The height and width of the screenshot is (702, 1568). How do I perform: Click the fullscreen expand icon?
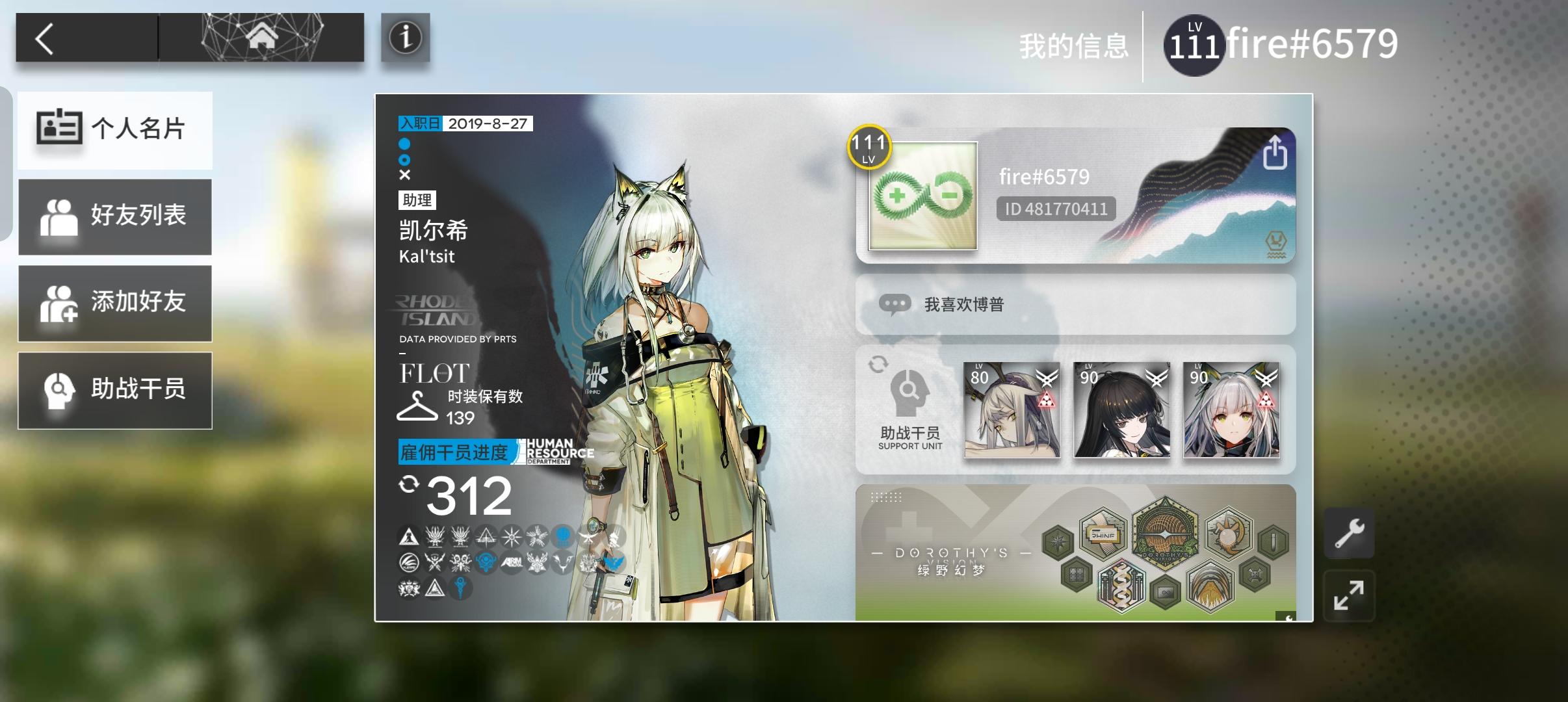(x=1350, y=595)
